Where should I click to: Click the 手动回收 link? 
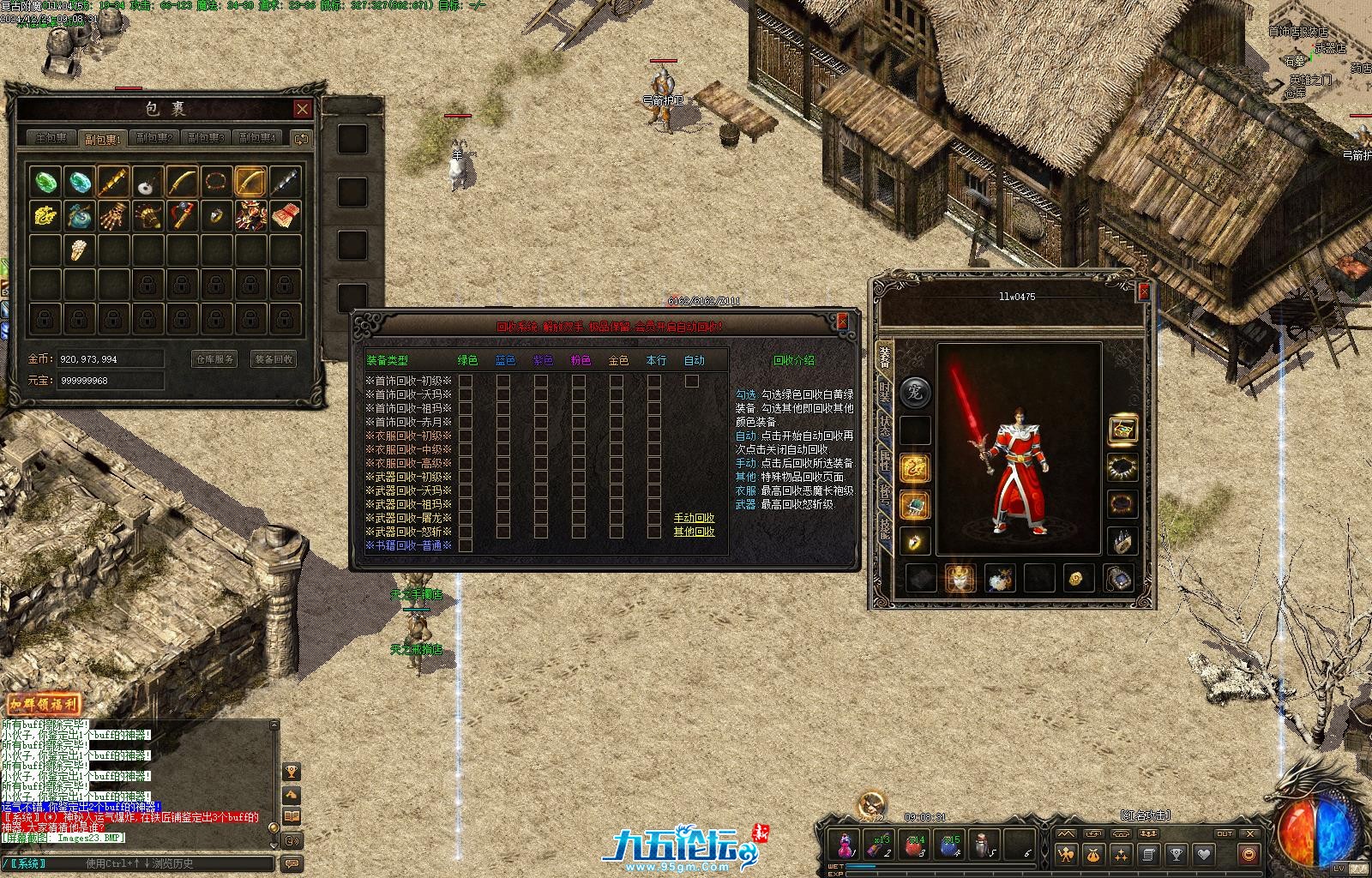(694, 518)
